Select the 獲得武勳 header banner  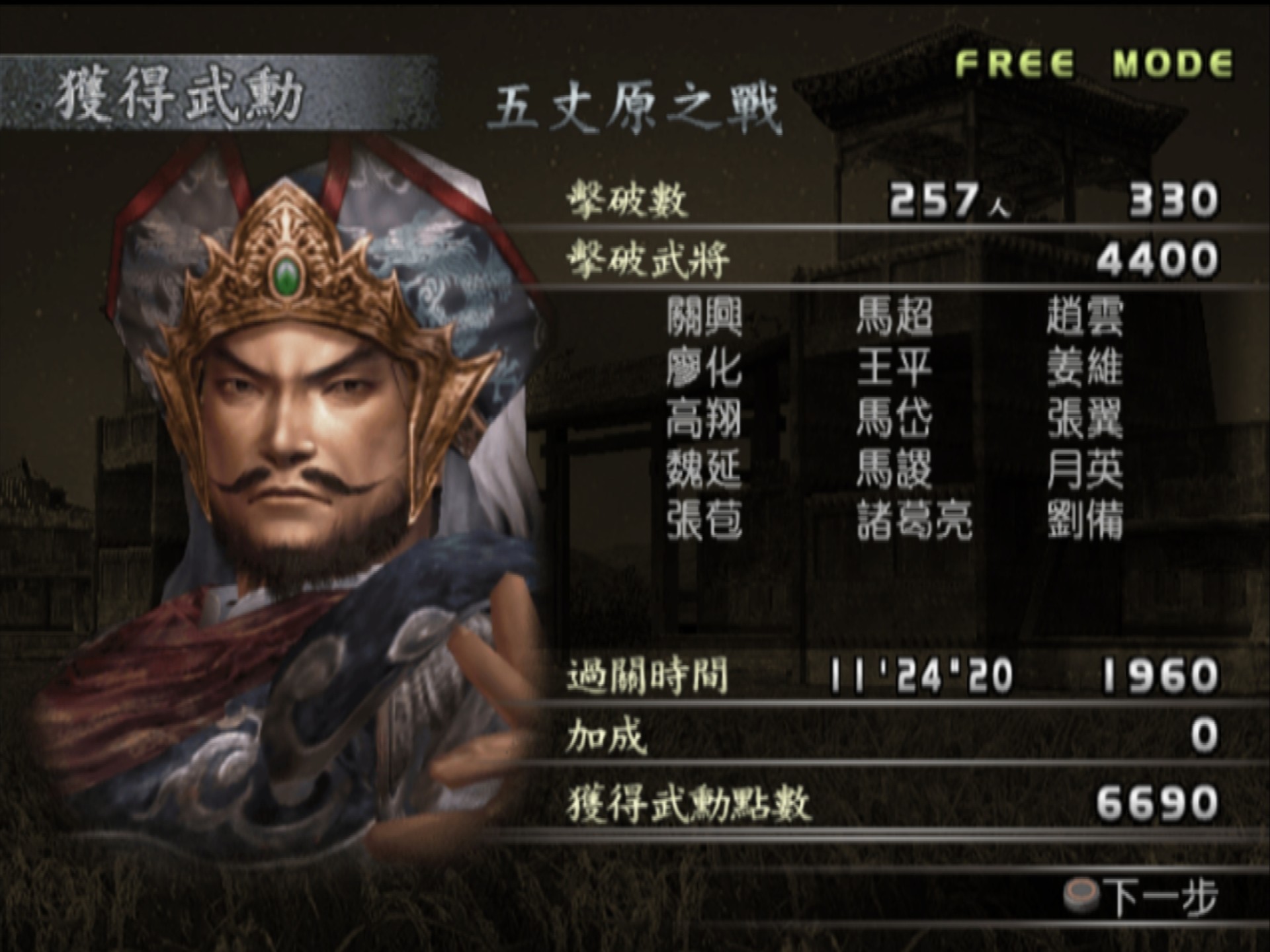(179, 93)
